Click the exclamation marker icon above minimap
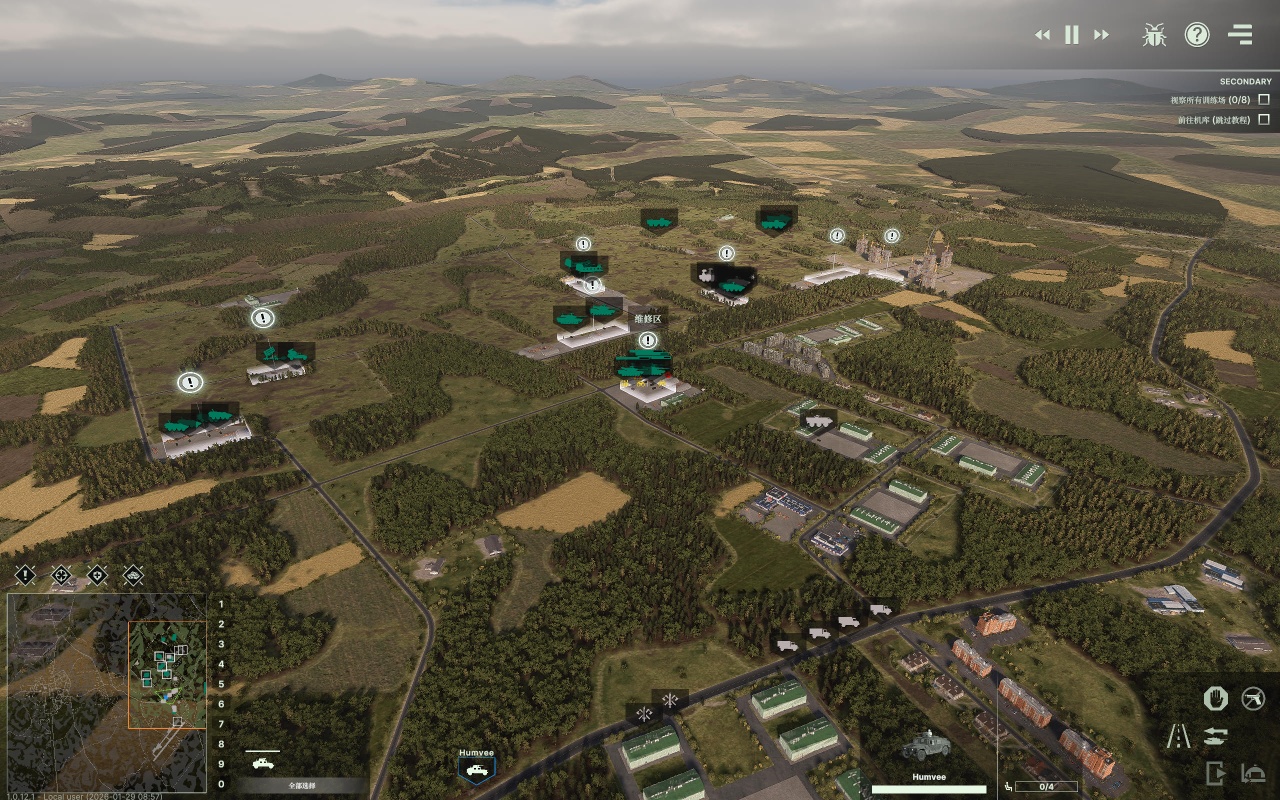The height and width of the screenshot is (800, 1280). [x=23, y=575]
